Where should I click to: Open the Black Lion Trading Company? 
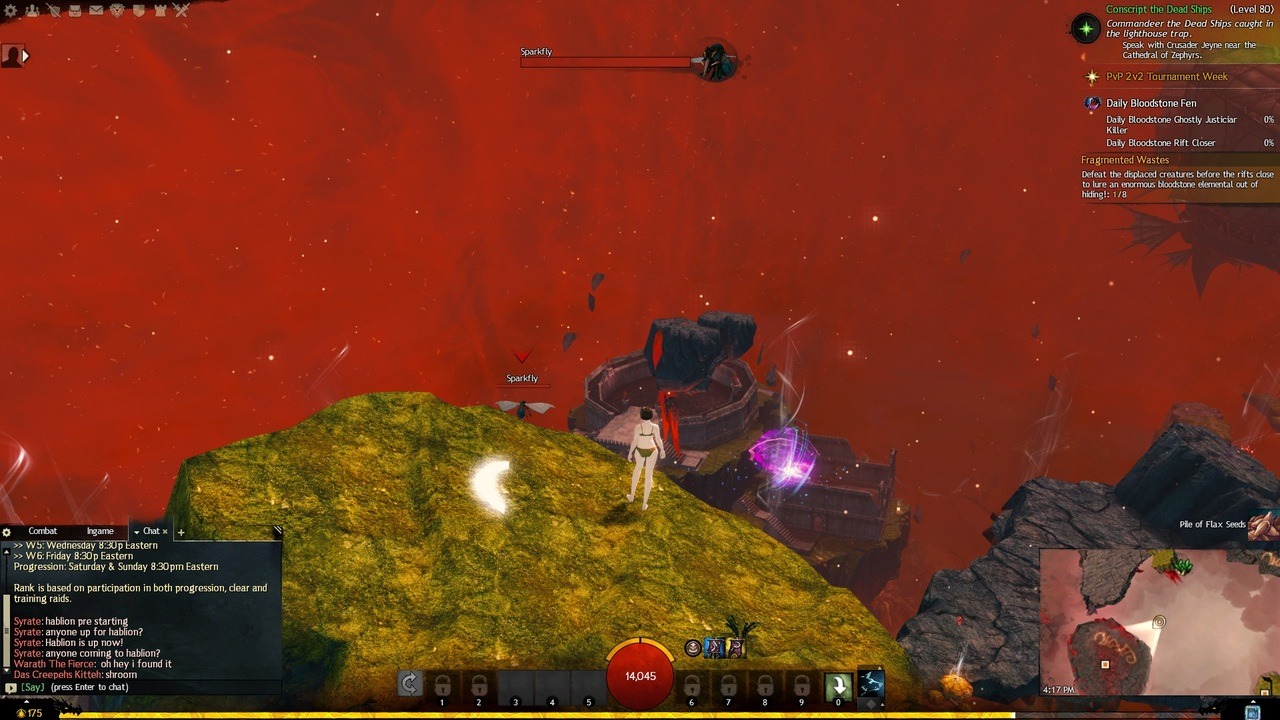pos(117,10)
